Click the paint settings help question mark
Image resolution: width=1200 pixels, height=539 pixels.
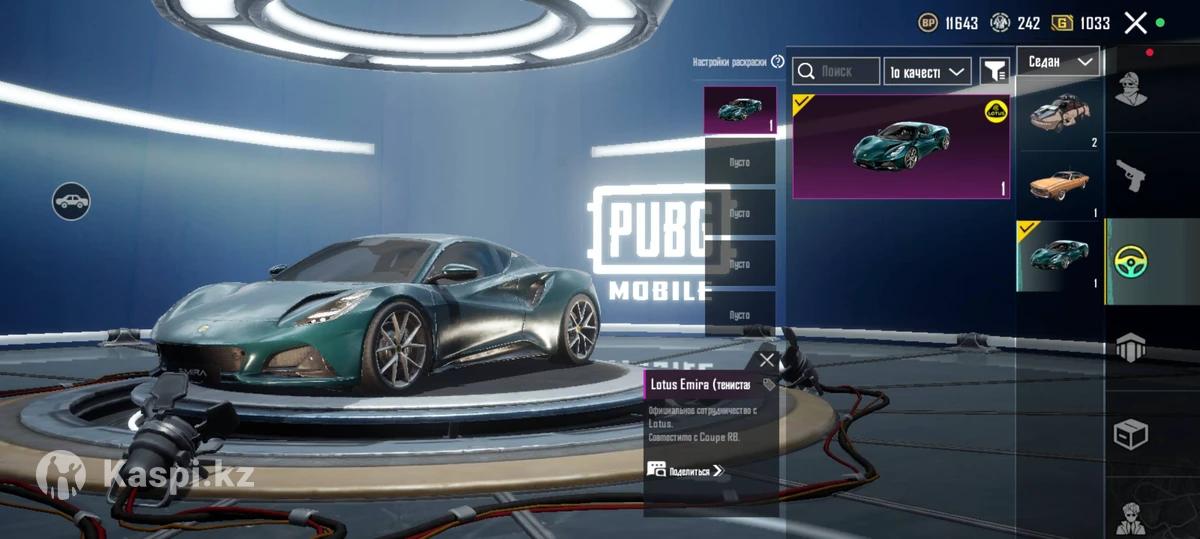pyautogui.click(x=778, y=62)
